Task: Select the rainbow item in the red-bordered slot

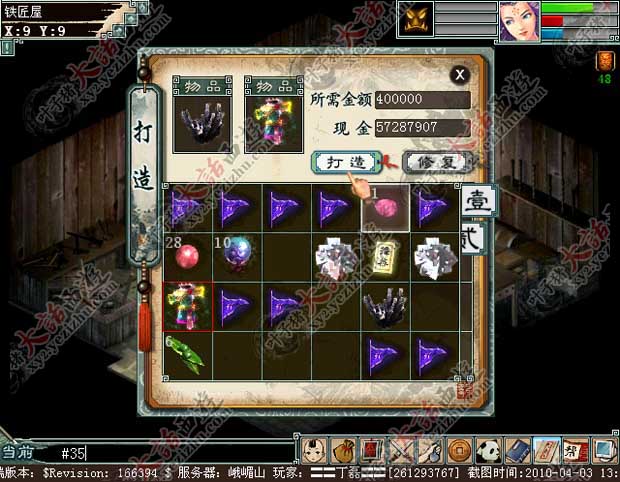Action: [188, 305]
